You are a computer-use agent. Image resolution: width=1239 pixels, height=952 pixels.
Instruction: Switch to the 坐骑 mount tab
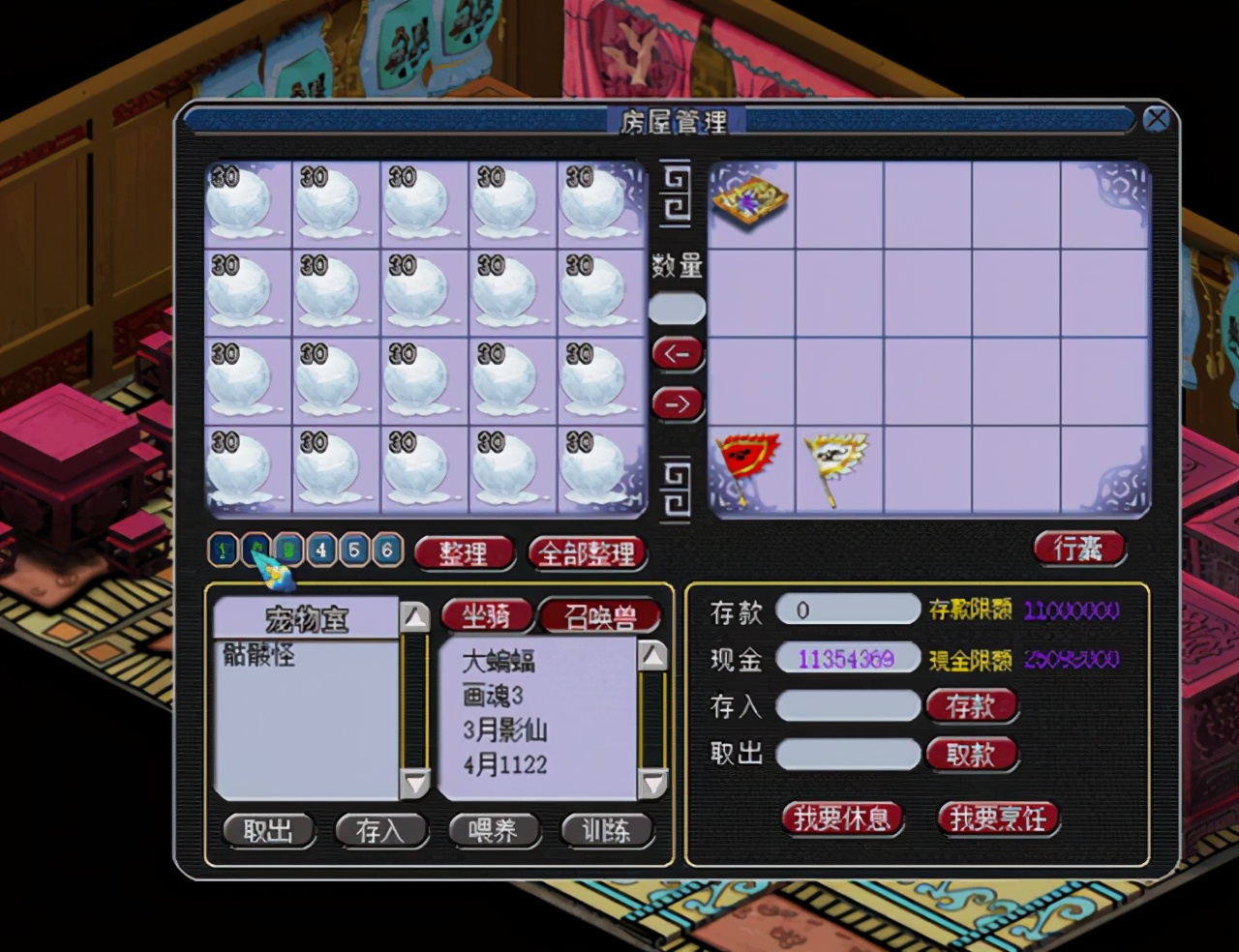[x=486, y=616]
